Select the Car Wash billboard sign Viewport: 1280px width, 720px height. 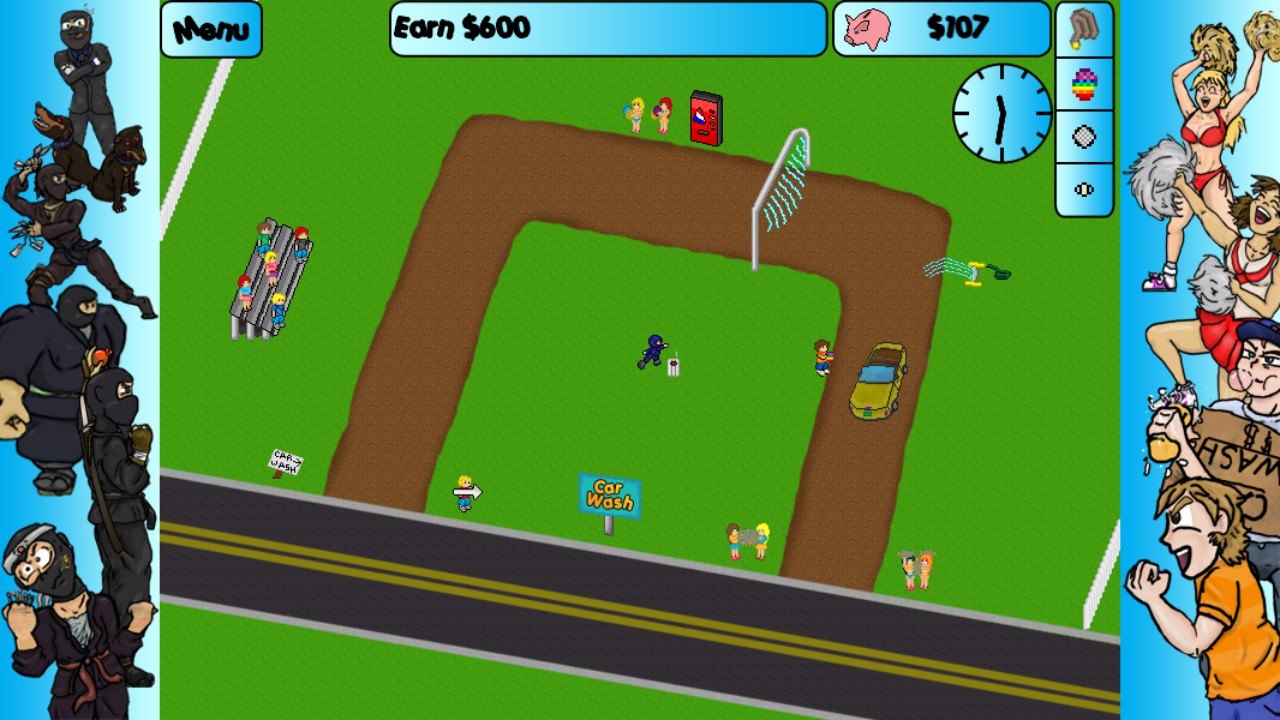(x=608, y=494)
